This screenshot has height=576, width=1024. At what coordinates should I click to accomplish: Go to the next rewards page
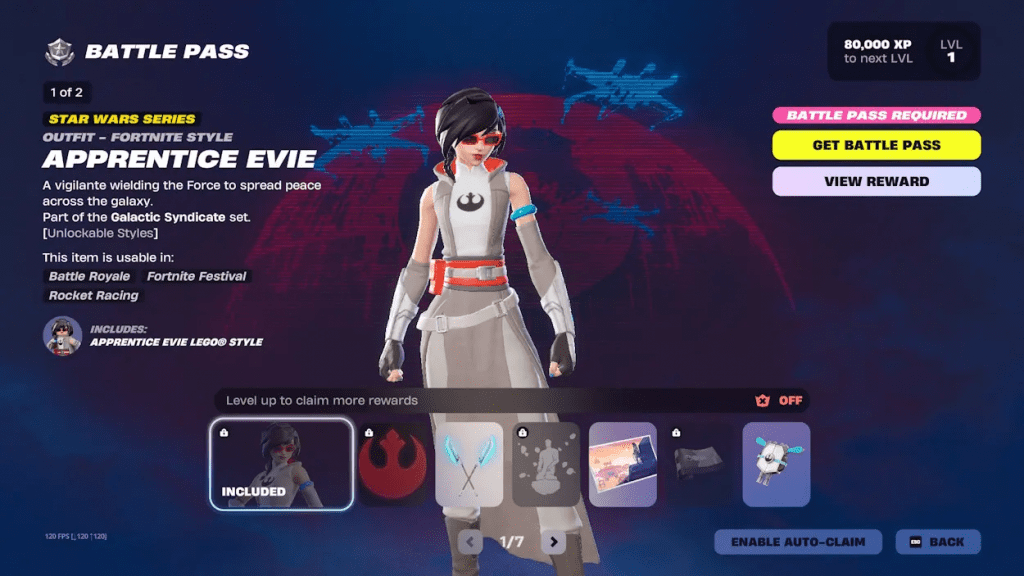(553, 542)
